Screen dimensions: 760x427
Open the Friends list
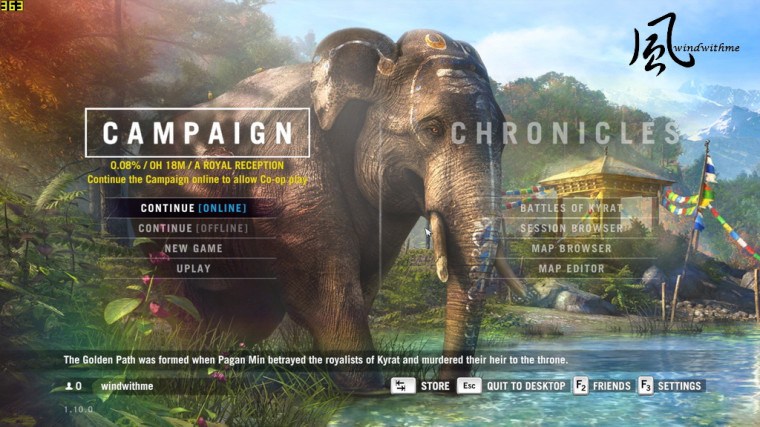[x=602, y=386]
